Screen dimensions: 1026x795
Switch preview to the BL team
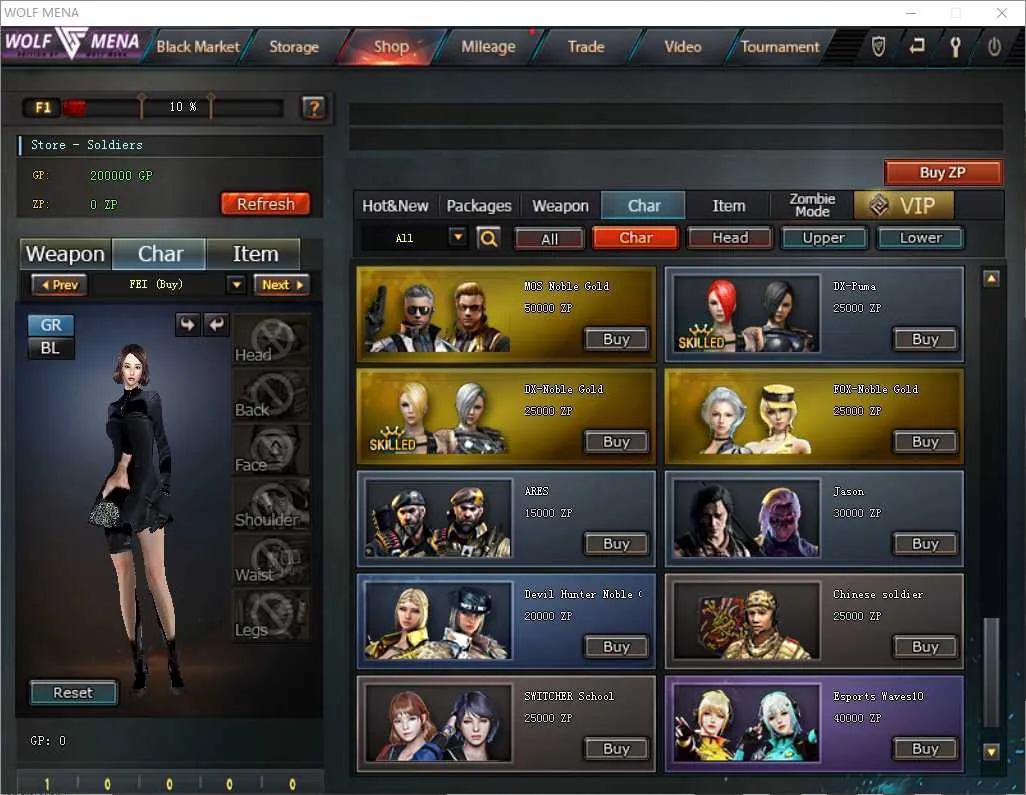tap(50, 348)
